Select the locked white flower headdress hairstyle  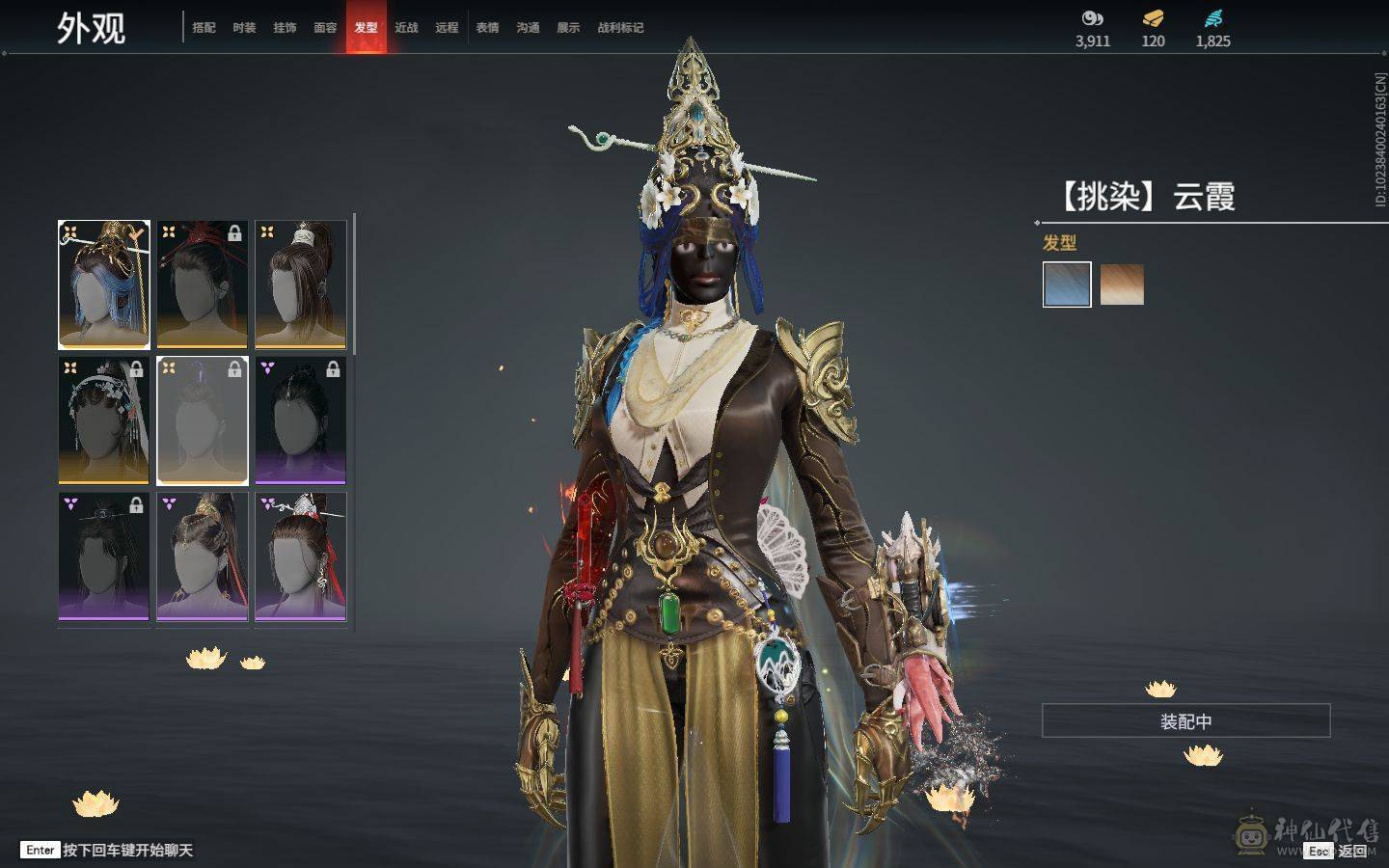coord(104,420)
